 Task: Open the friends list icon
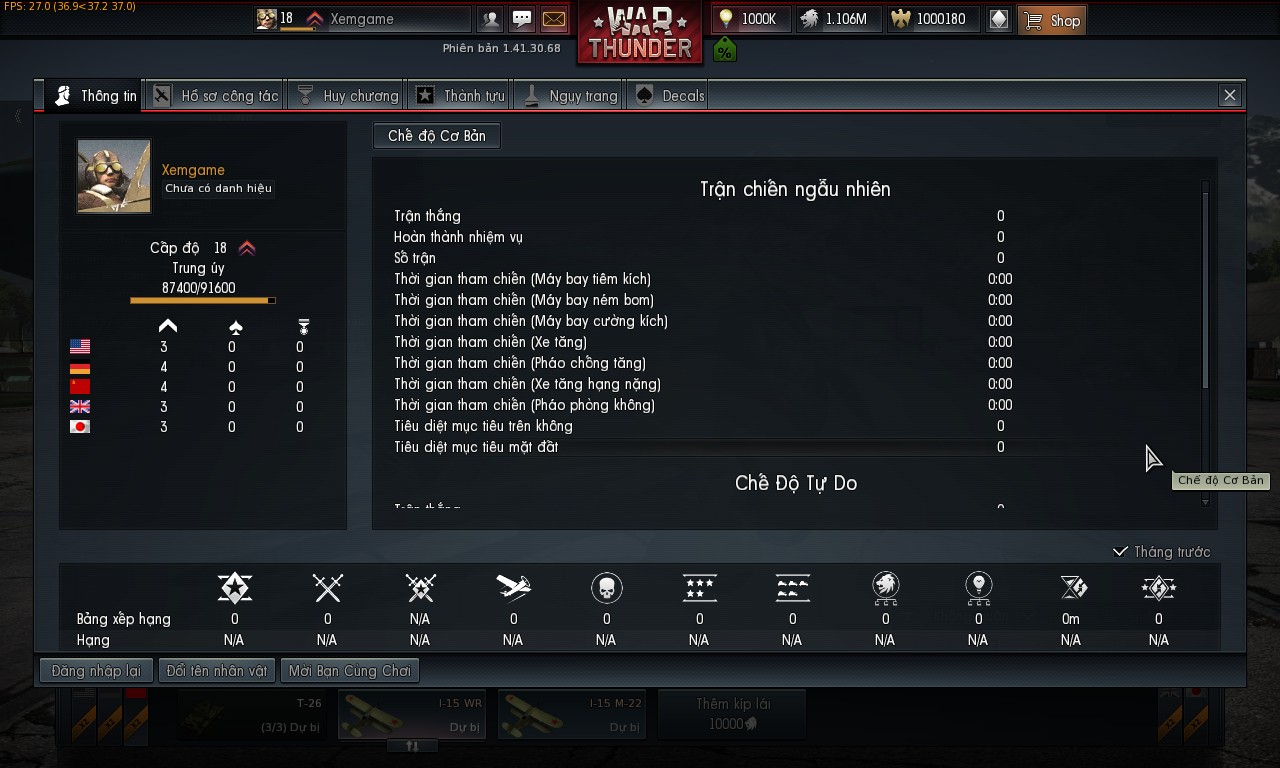(490, 19)
